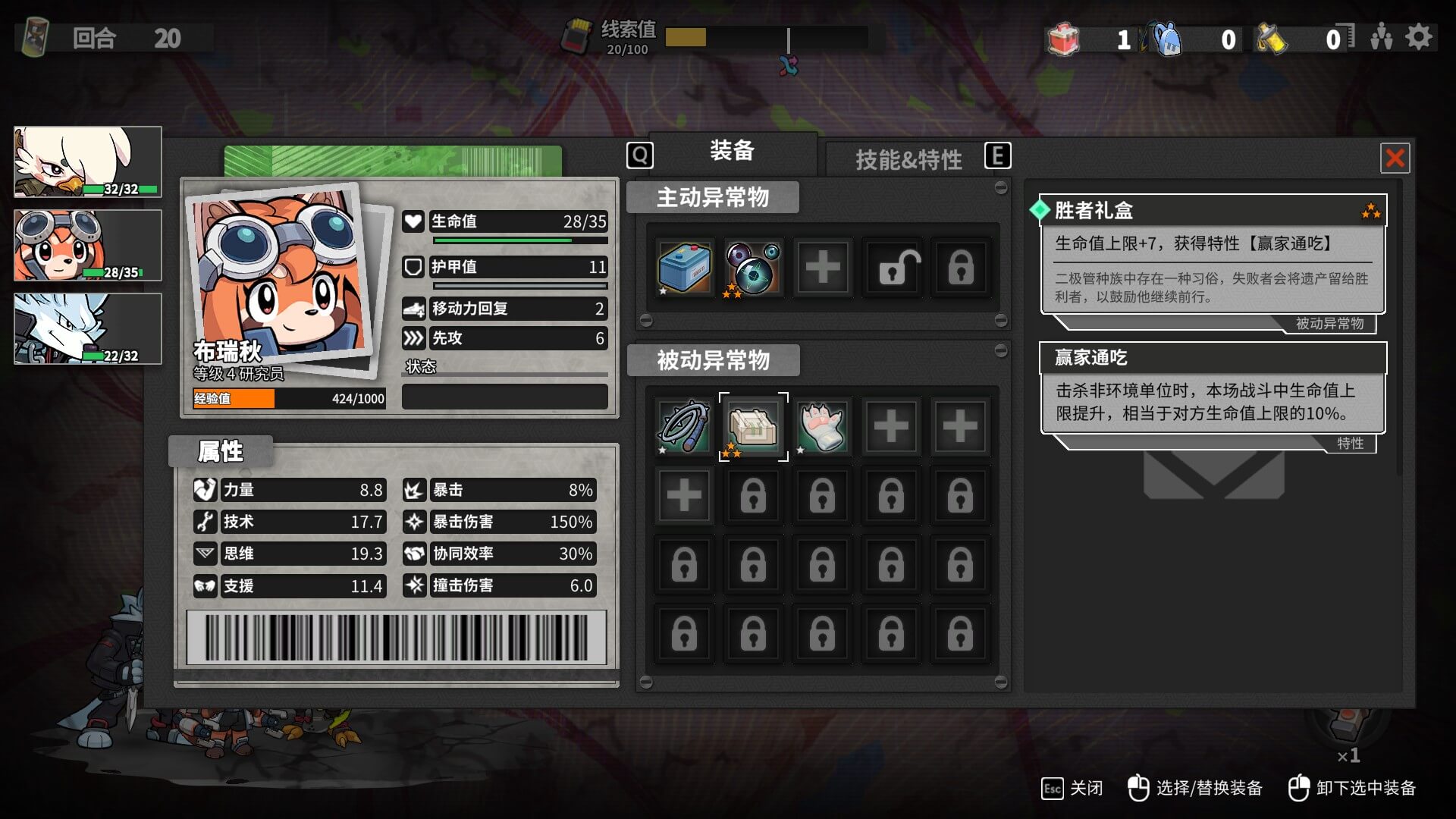
Task: Switch to the 技能&特性 tab
Action: [x=908, y=159]
